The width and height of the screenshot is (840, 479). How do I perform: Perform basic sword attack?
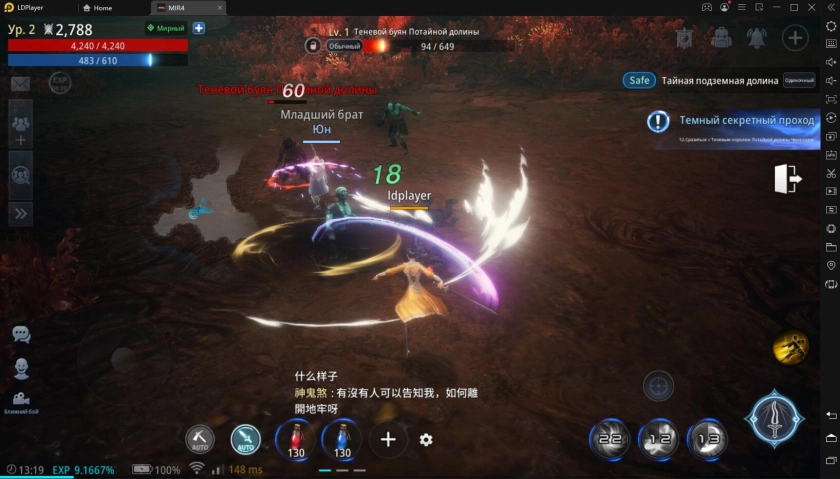pyautogui.click(x=774, y=419)
